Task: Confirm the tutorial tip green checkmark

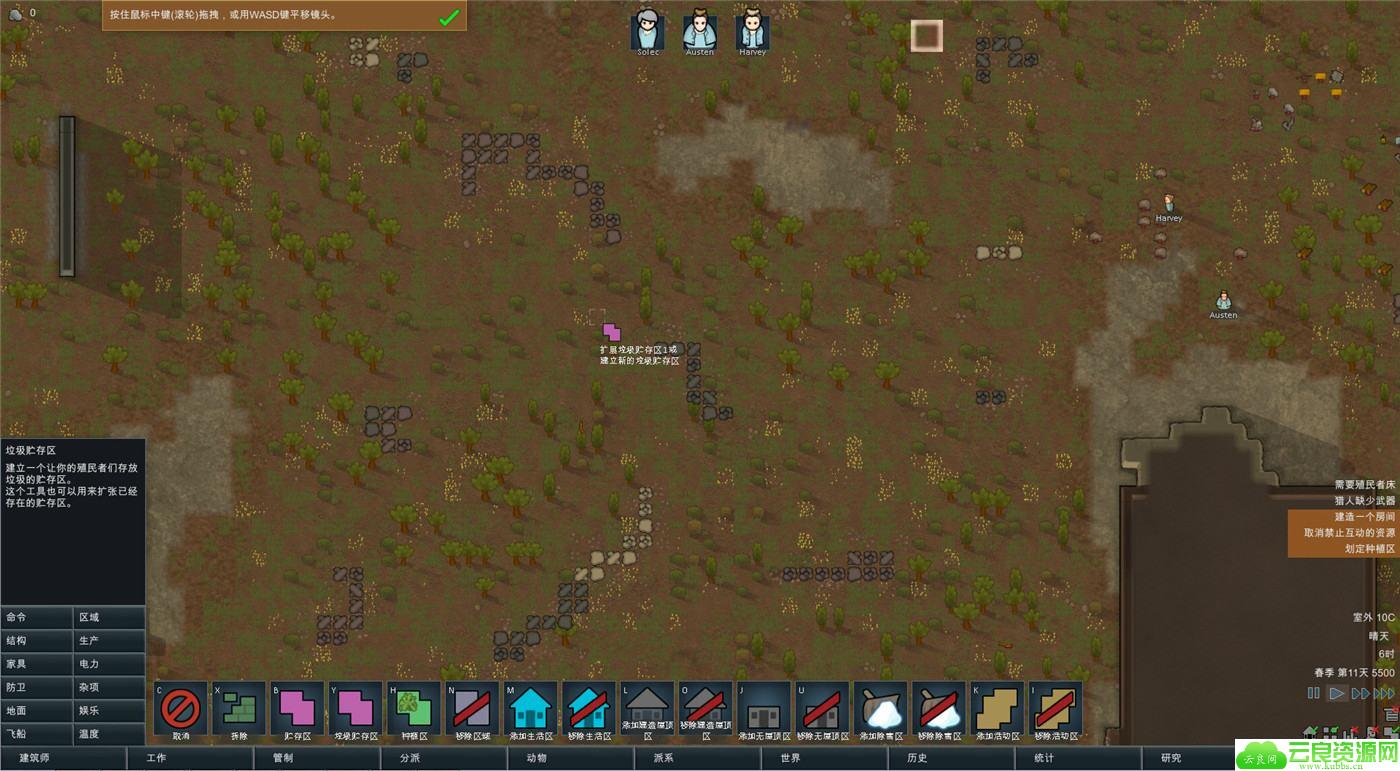Action: pyautogui.click(x=449, y=17)
